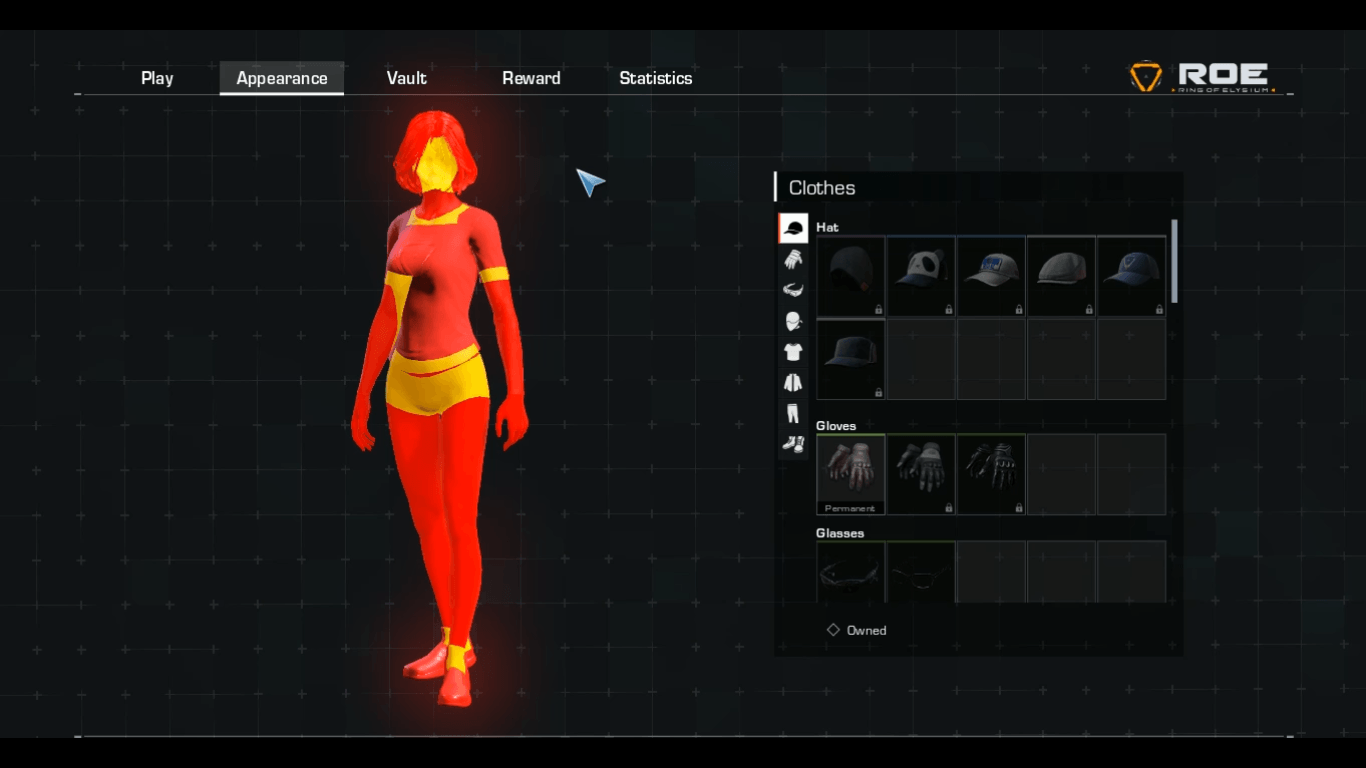
Task: Click the clothes list scrollbar
Action: (1174, 262)
